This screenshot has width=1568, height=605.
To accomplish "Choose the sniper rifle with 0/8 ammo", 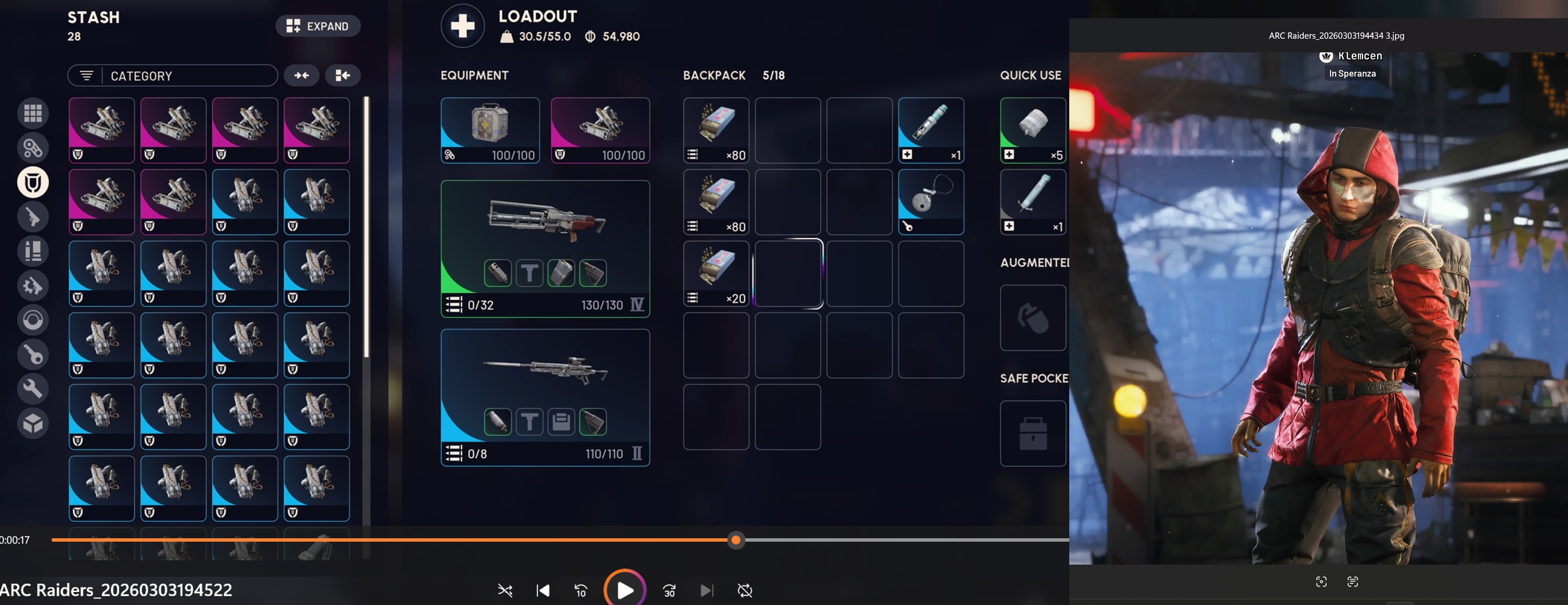I will [545, 397].
